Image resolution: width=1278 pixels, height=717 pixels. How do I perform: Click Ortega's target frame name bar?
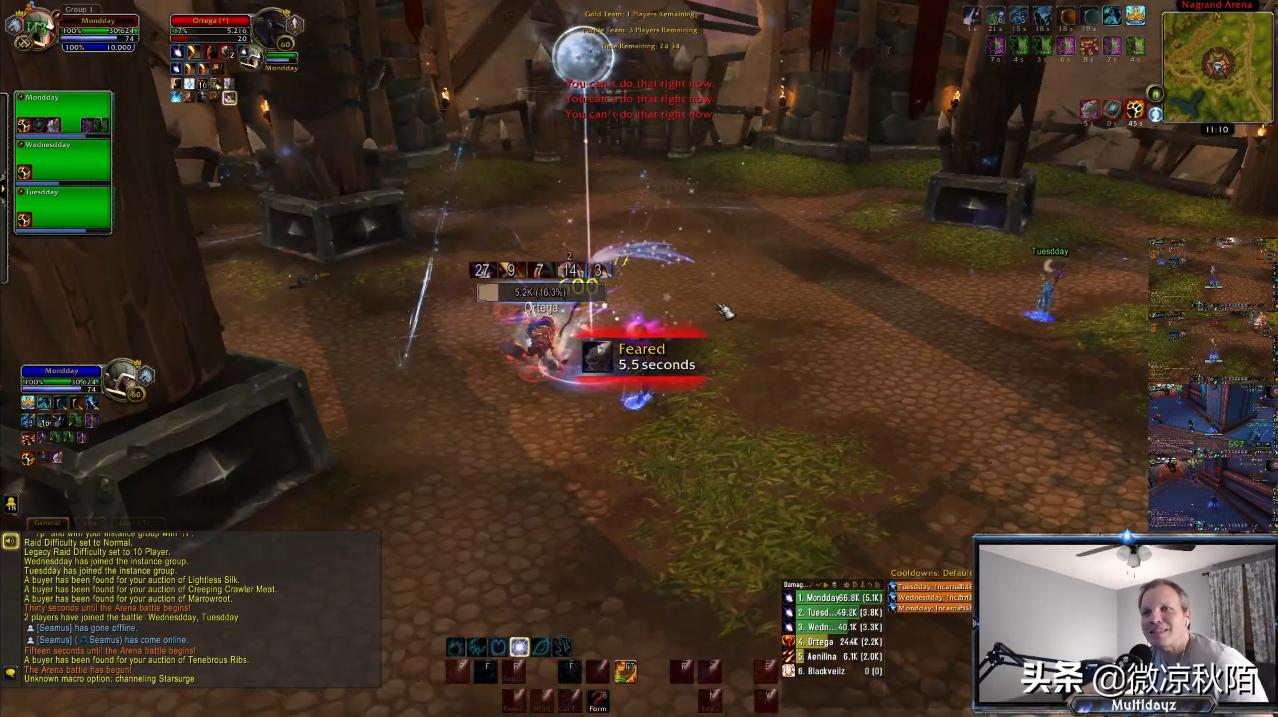[209, 20]
